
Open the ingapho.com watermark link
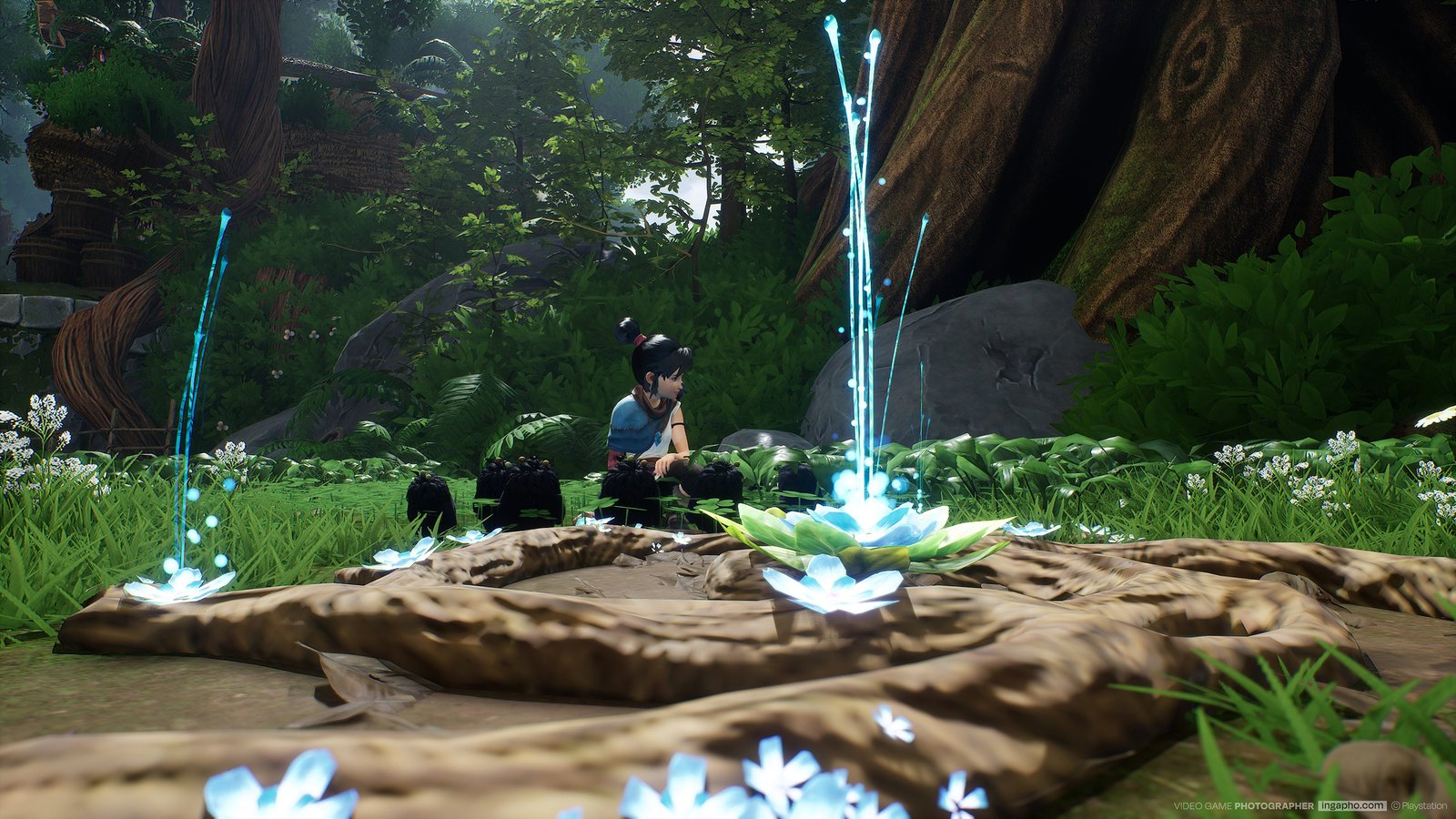point(1351,805)
